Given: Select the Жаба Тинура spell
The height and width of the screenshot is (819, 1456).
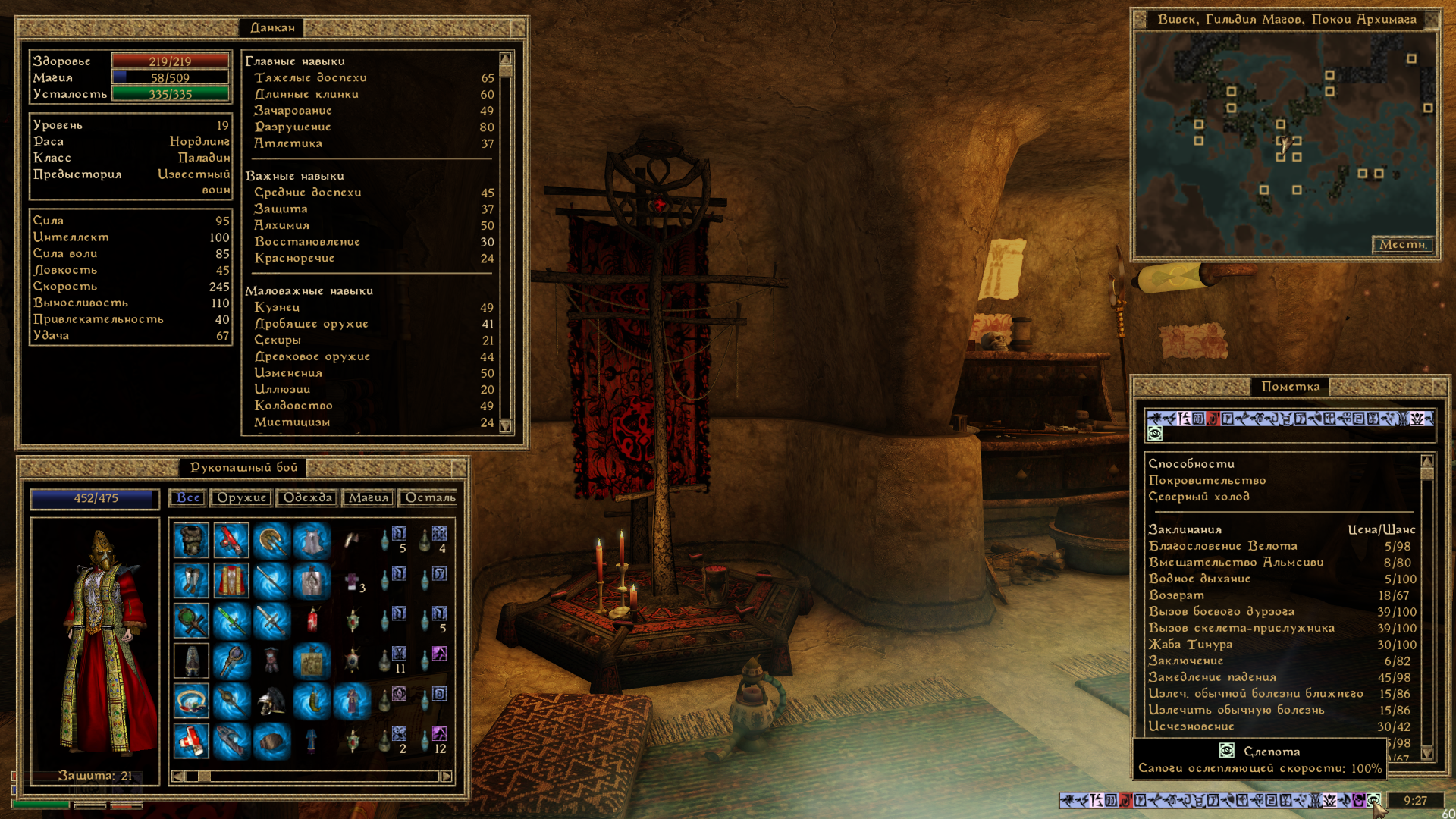Looking at the screenshot, I should pyautogui.click(x=1190, y=645).
